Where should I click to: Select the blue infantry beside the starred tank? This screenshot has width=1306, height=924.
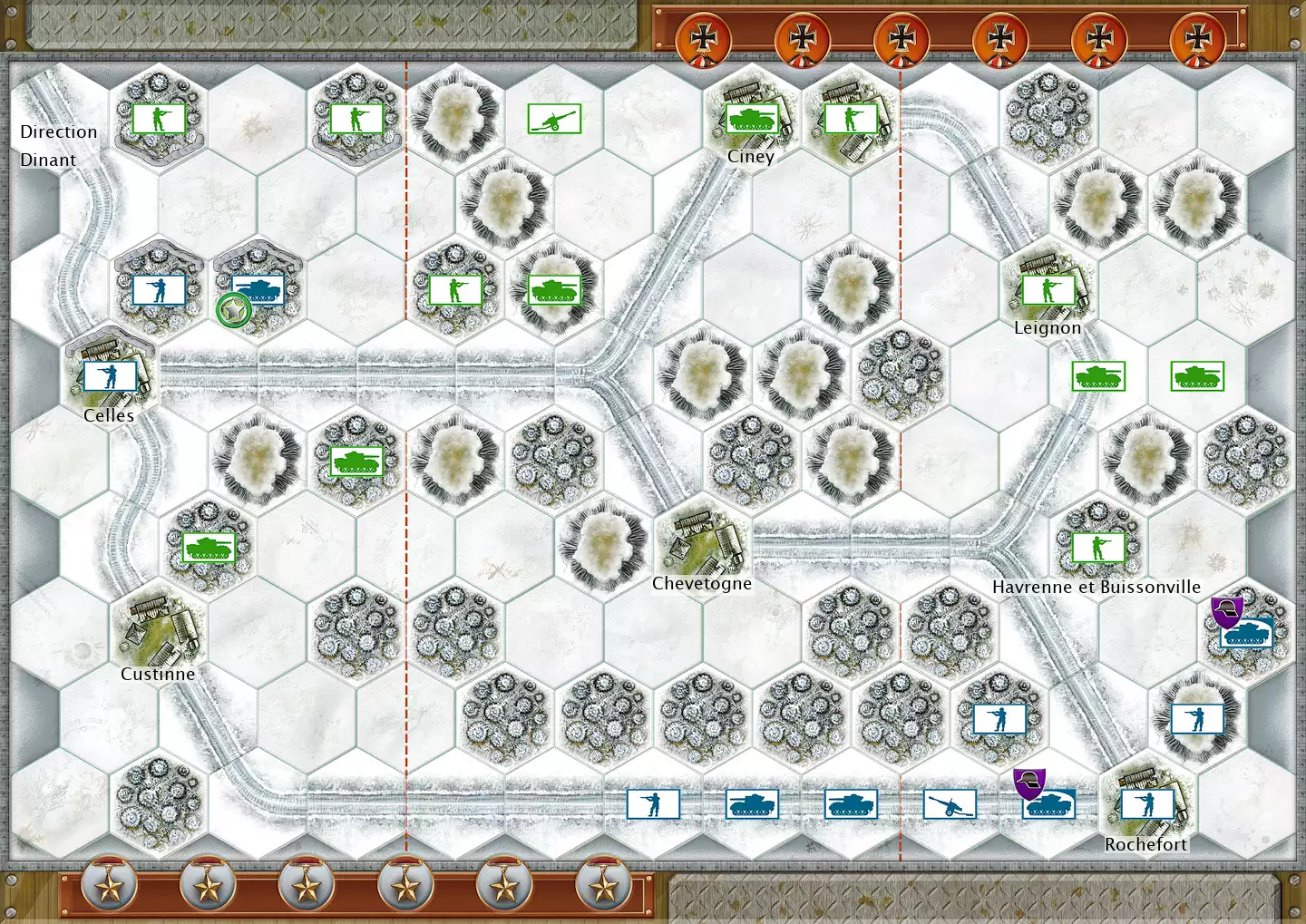click(159, 290)
